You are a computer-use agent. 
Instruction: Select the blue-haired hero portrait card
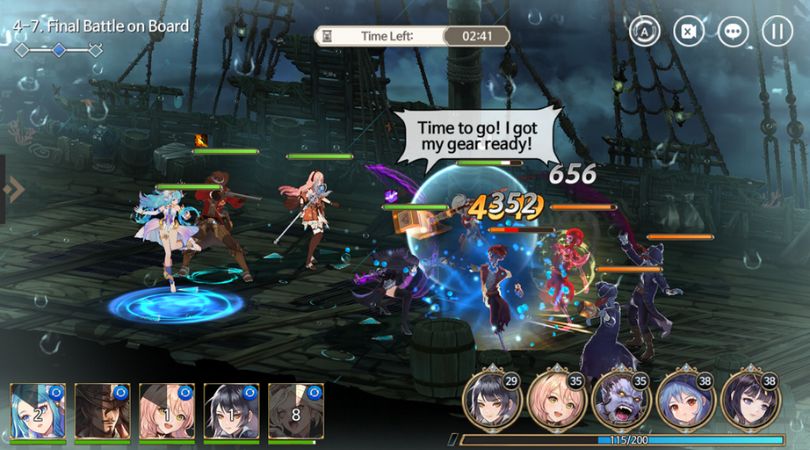click(x=38, y=411)
